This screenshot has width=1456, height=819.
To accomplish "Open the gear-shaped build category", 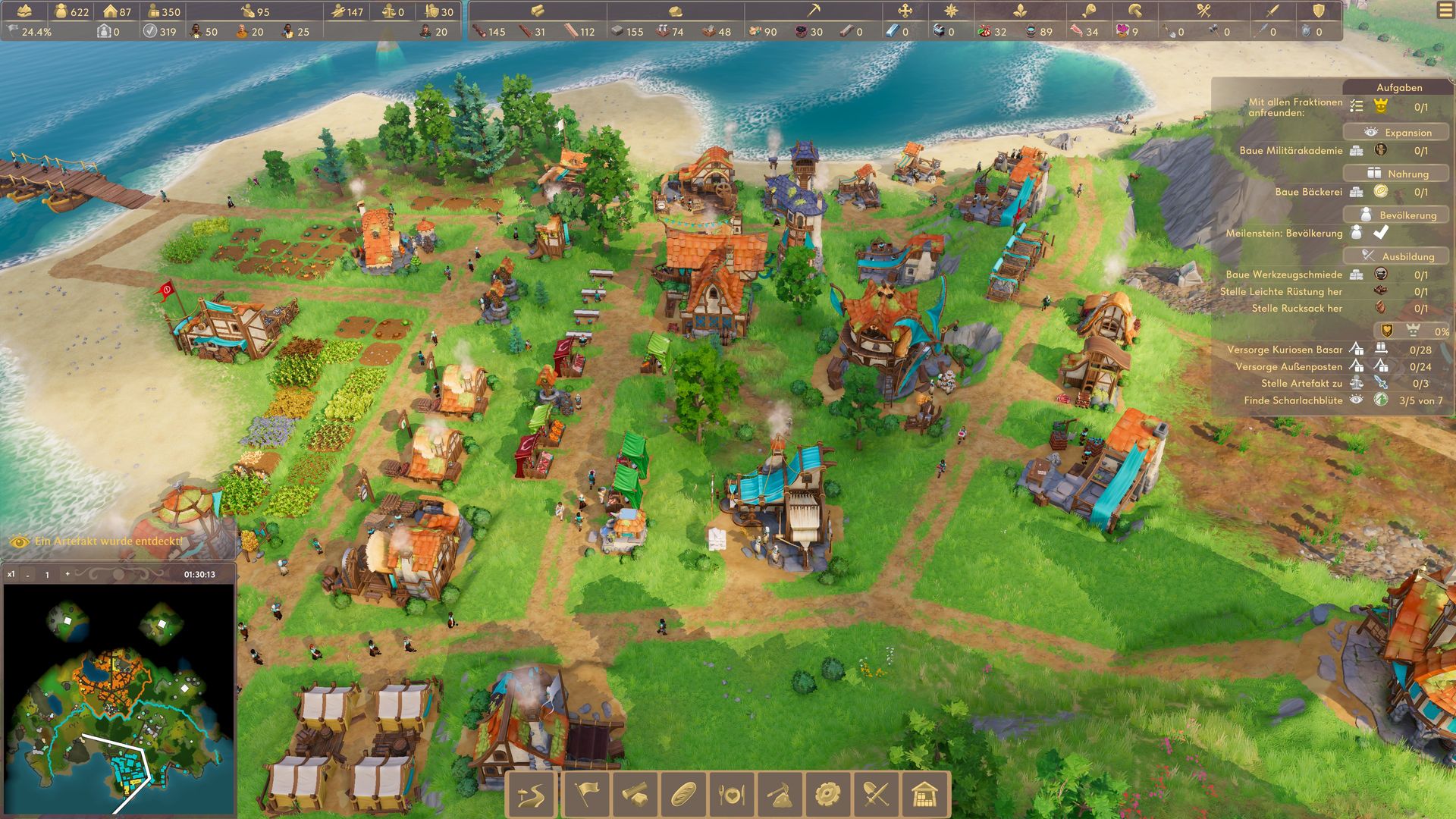I will coord(828,795).
